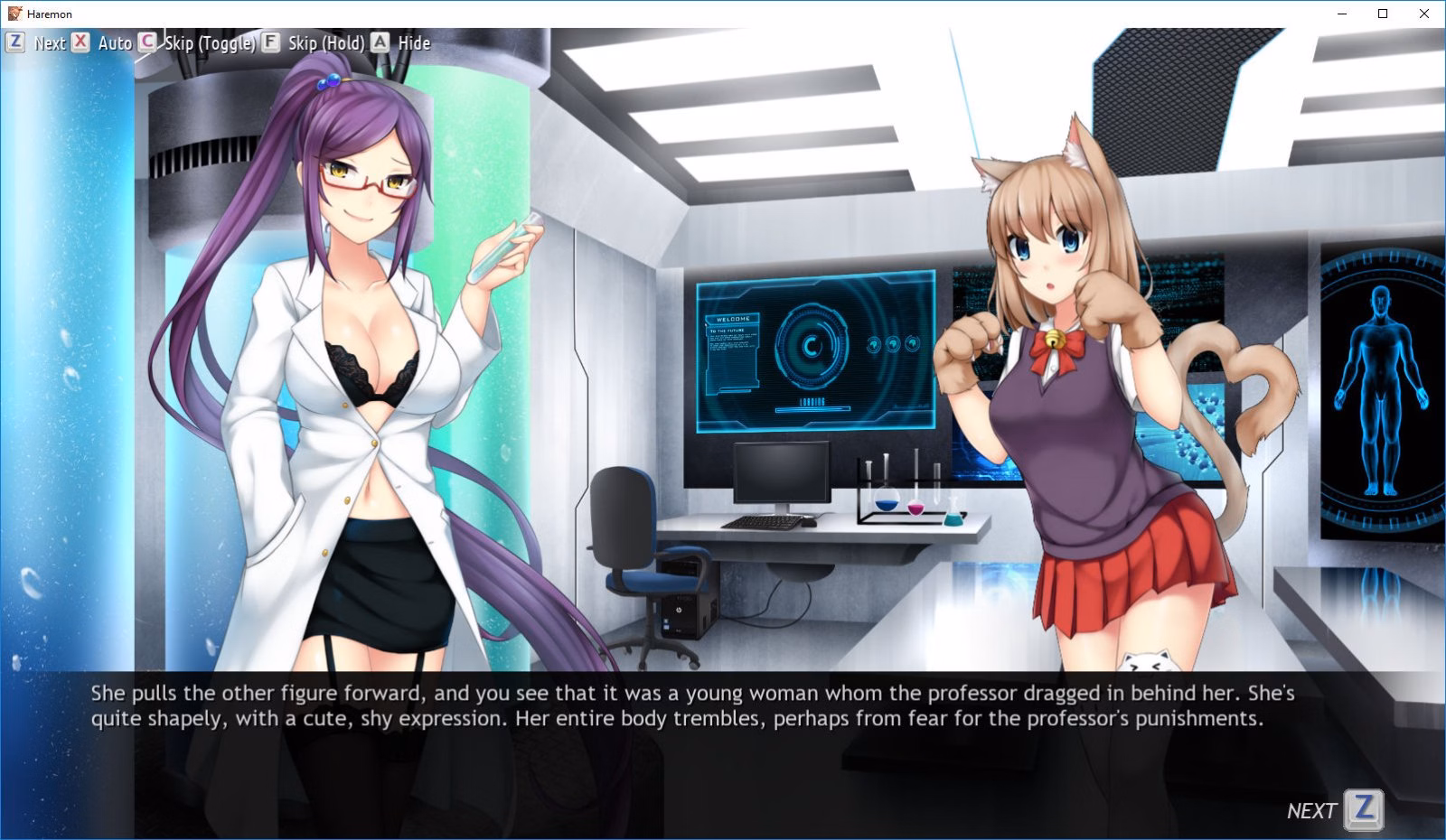Click the Haremon app icon in the title bar
The image size is (1446, 840).
pyautogui.click(x=14, y=14)
